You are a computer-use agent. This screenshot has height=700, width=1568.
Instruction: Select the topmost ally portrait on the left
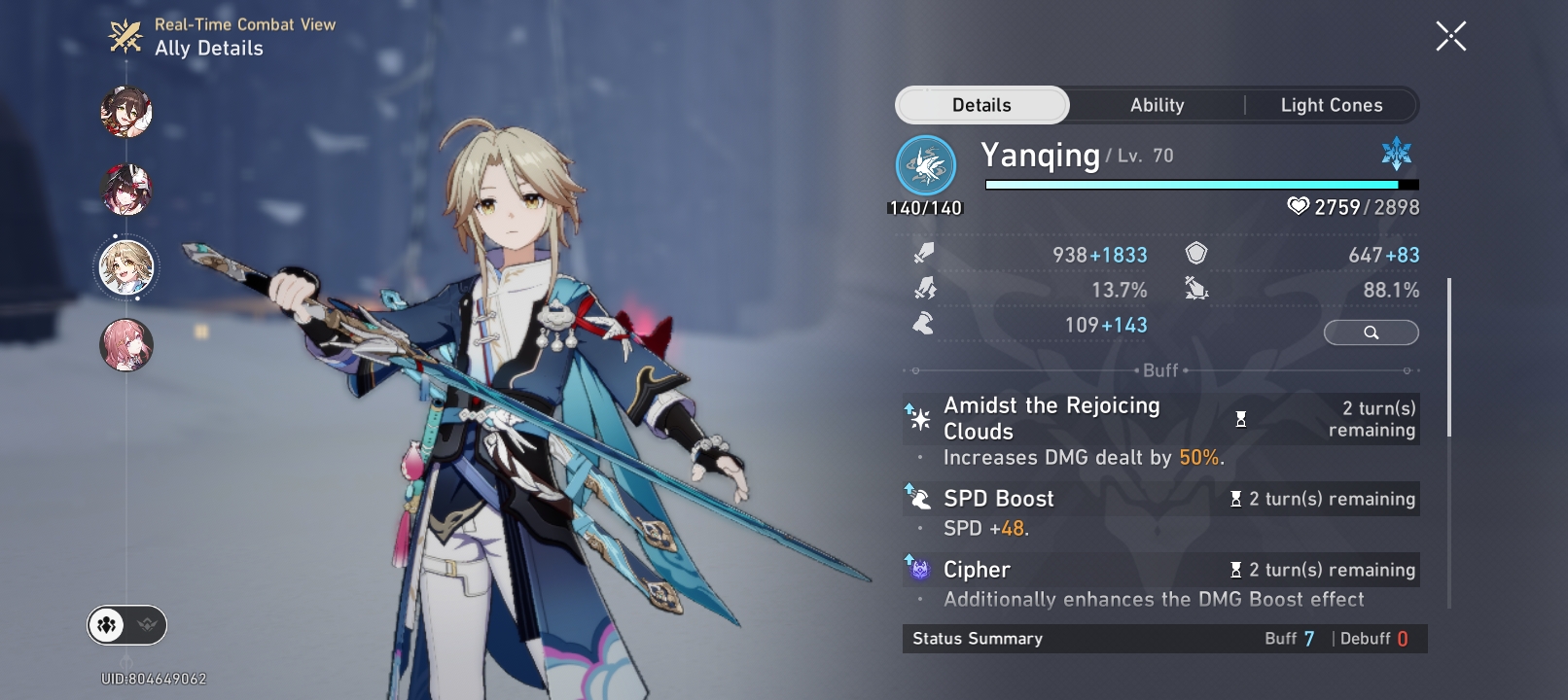point(126,111)
